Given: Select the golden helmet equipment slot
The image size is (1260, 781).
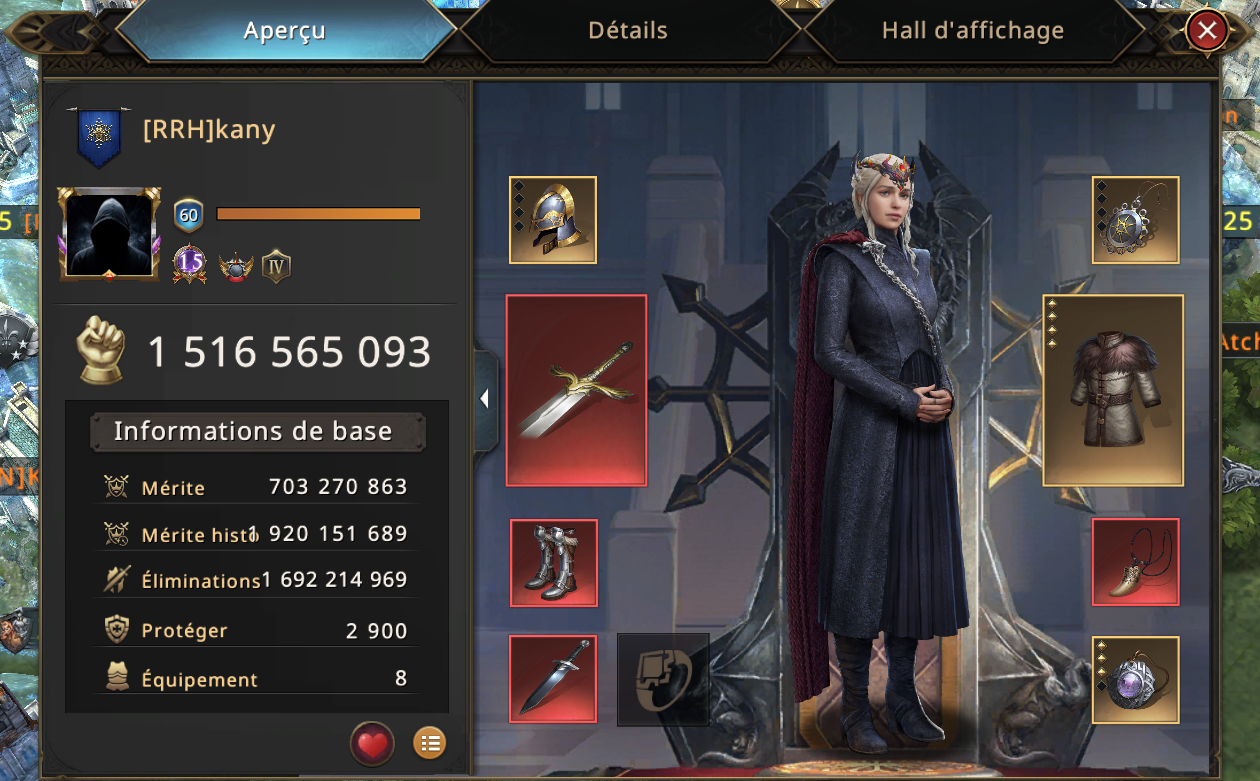Looking at the screenshot, I should click(553, 220).
